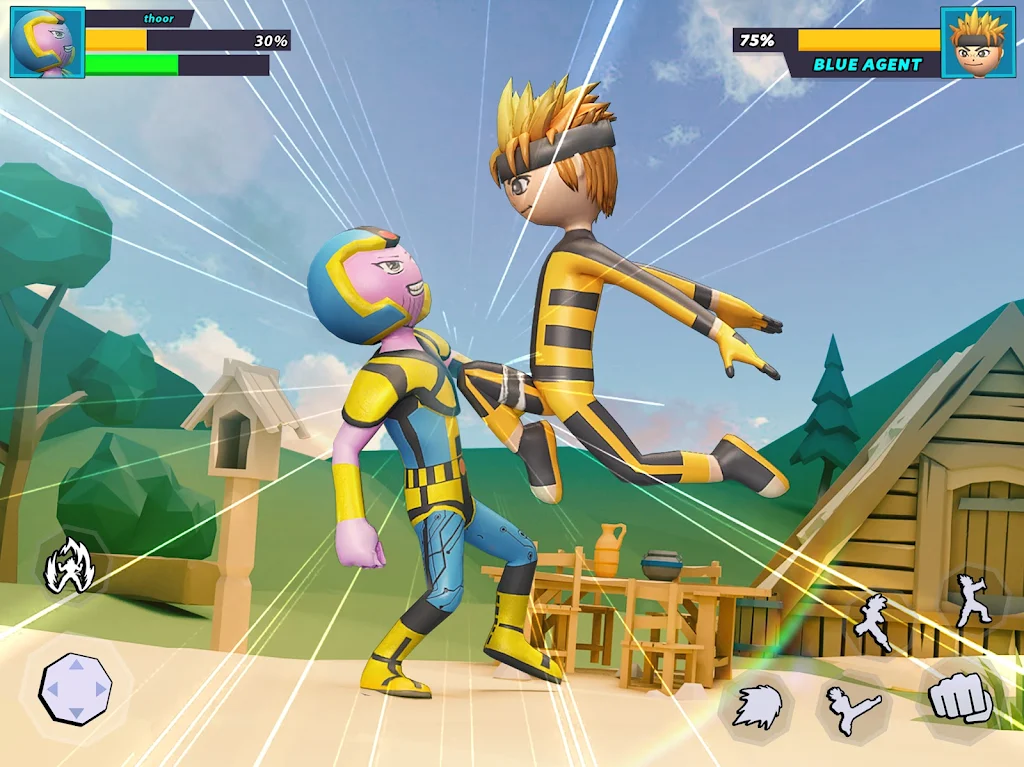
Task: Click thoor's player portrait
Action: (47, 42)
